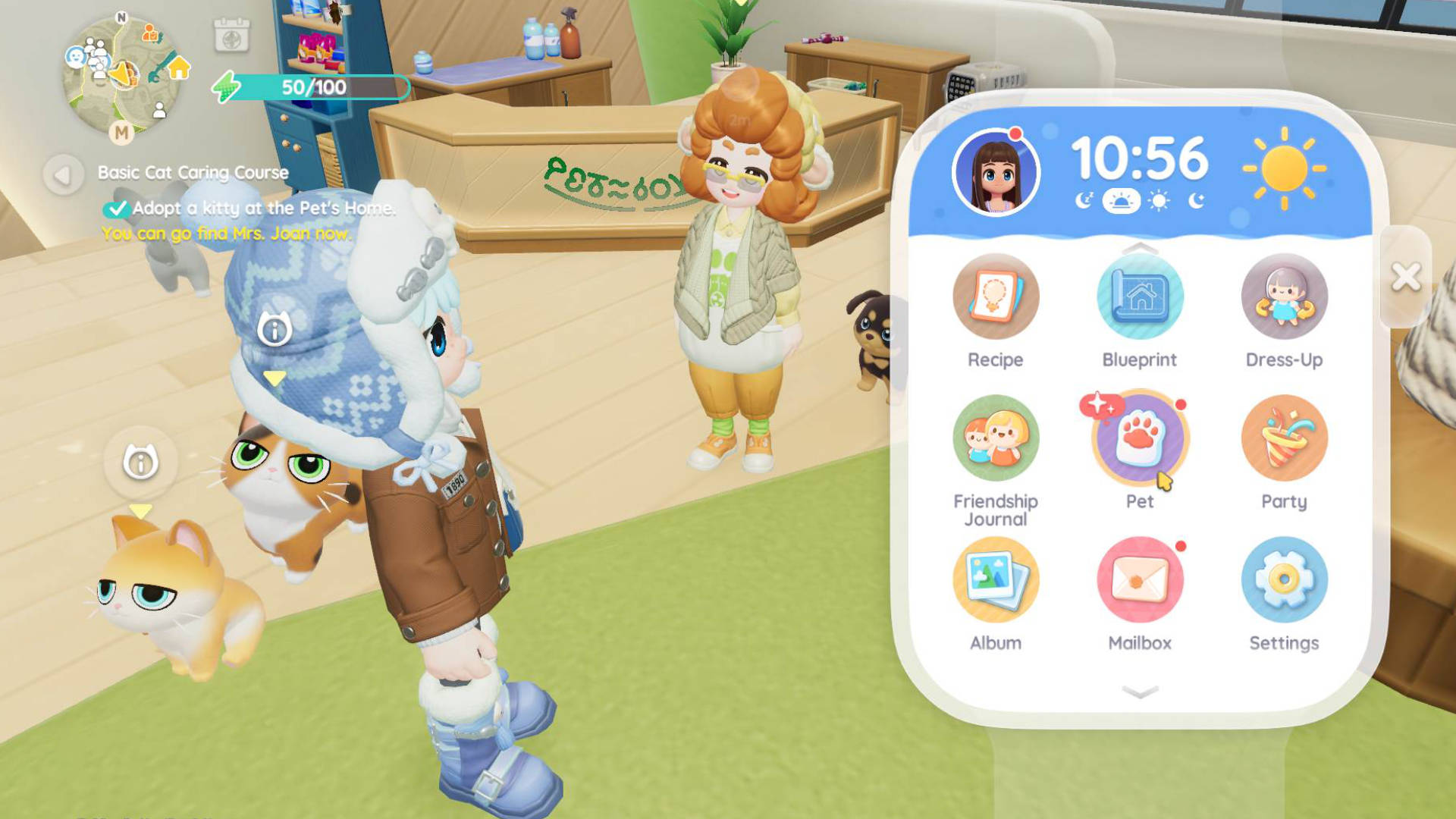The height and width of the screenshot is (819, 1456).
Task: Open the Blueprint app
Action: click(x=1139, y=297)
